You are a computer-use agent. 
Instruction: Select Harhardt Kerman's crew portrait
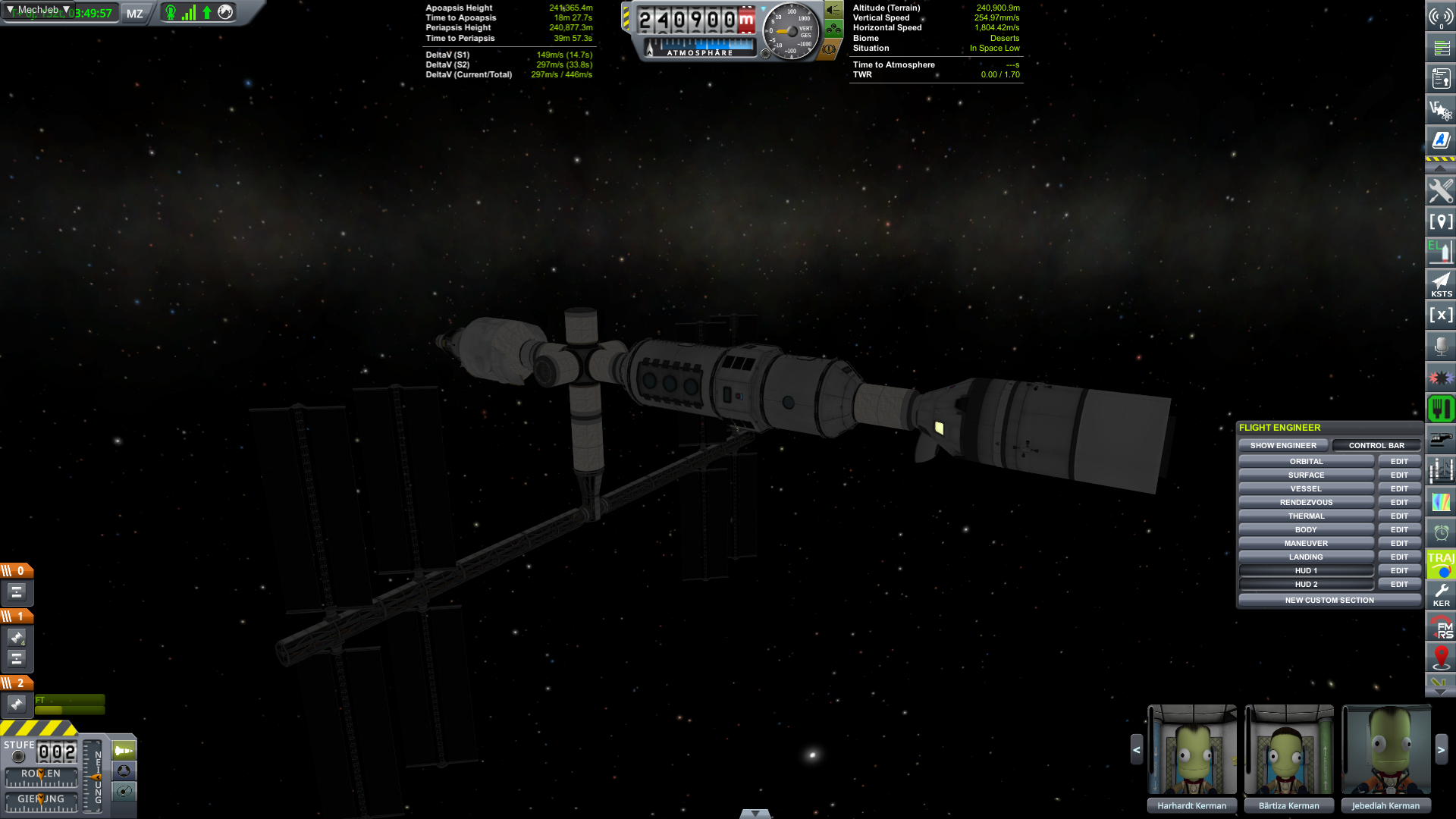[1192, 751]
